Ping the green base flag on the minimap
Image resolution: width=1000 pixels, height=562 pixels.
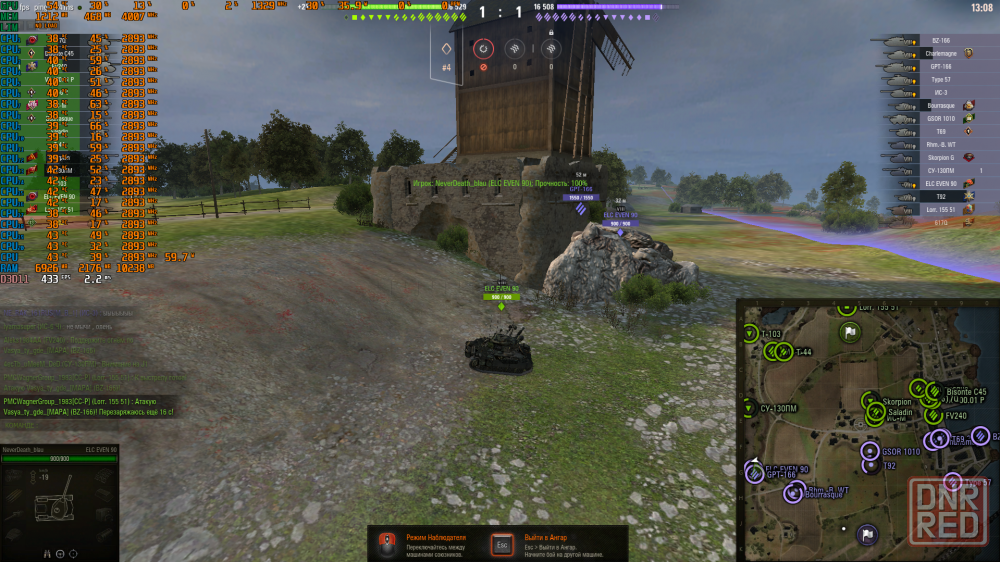click(849, 332)
